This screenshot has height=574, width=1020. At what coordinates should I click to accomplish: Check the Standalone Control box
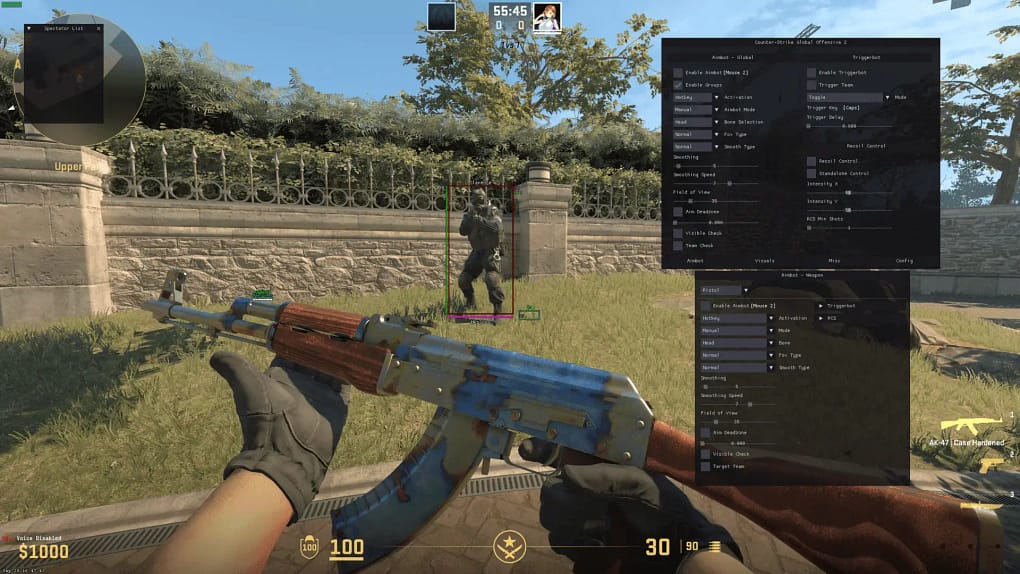coord(812,173)
